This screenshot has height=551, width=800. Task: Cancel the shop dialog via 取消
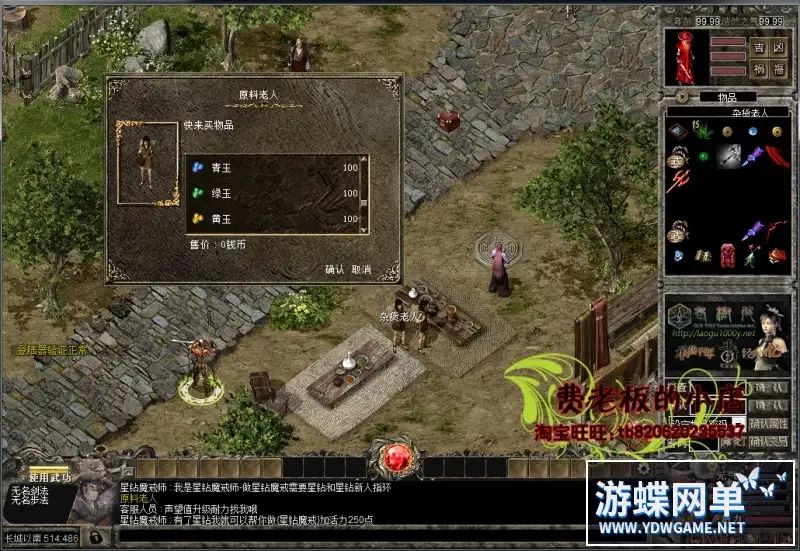tap(361, 270)
